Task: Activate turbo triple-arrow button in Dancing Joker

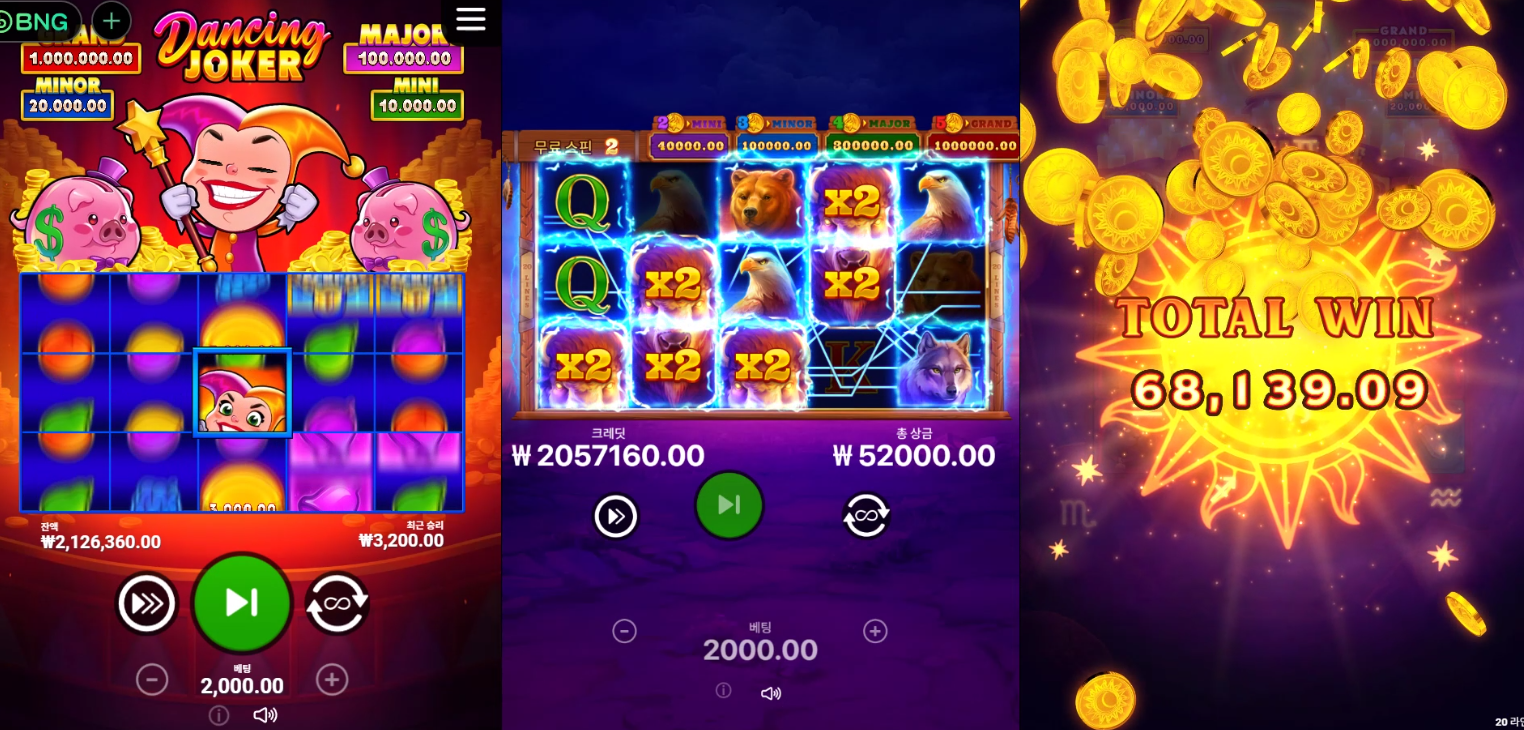Action: coord(147,603)
